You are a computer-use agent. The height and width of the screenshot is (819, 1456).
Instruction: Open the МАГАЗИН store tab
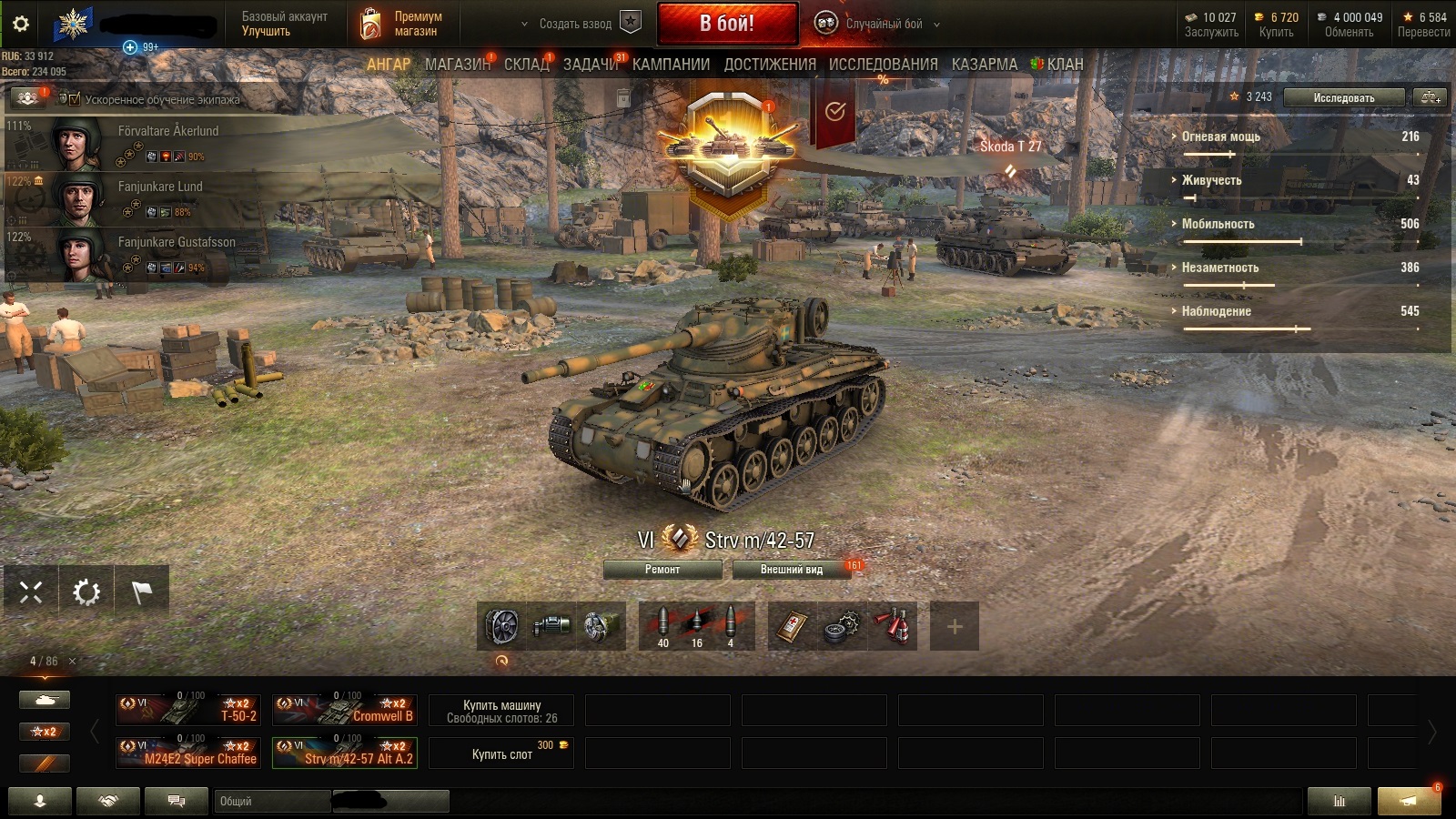457,65
